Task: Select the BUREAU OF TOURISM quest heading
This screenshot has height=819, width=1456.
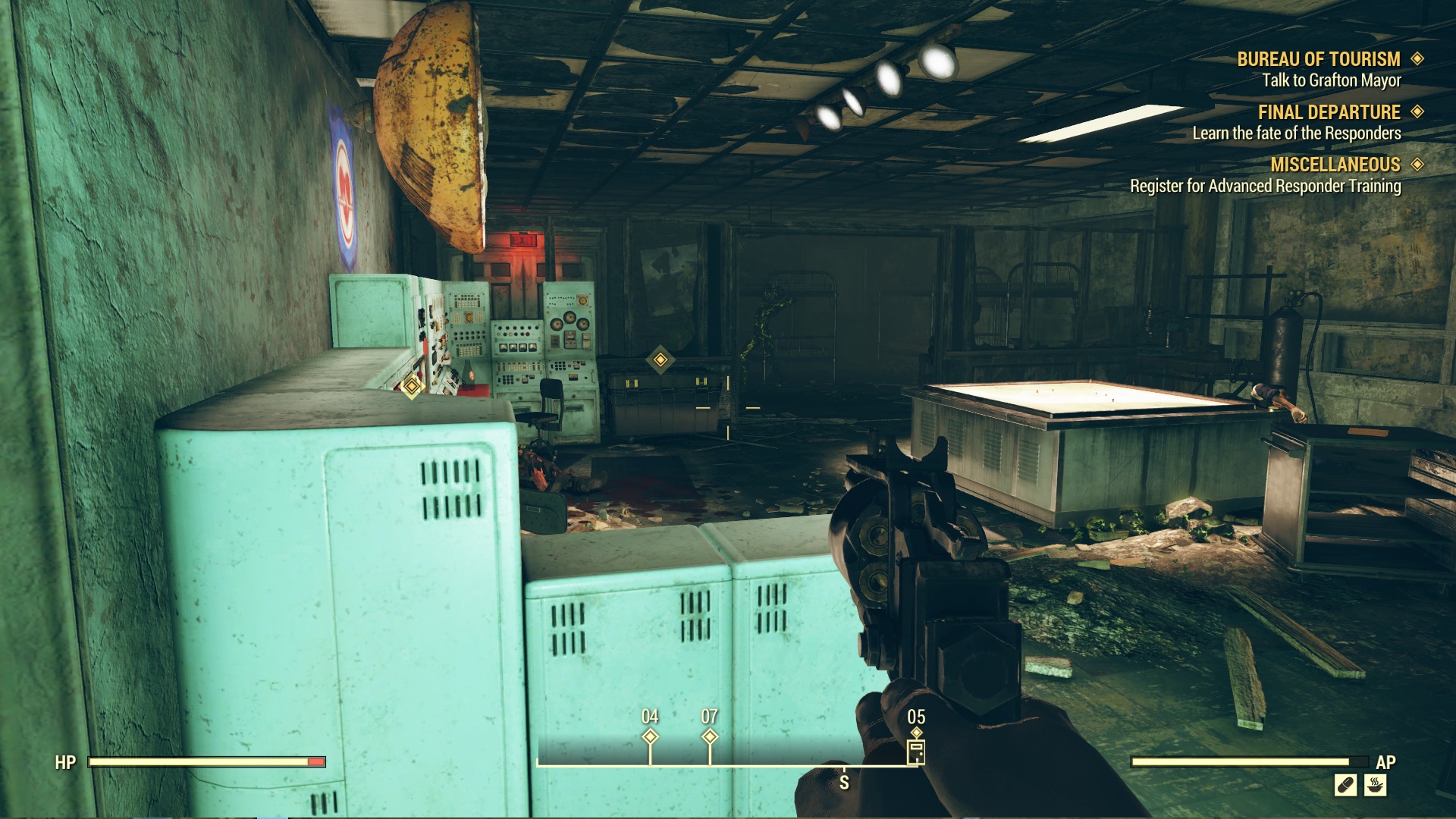Action: (x=1318, y=56)
